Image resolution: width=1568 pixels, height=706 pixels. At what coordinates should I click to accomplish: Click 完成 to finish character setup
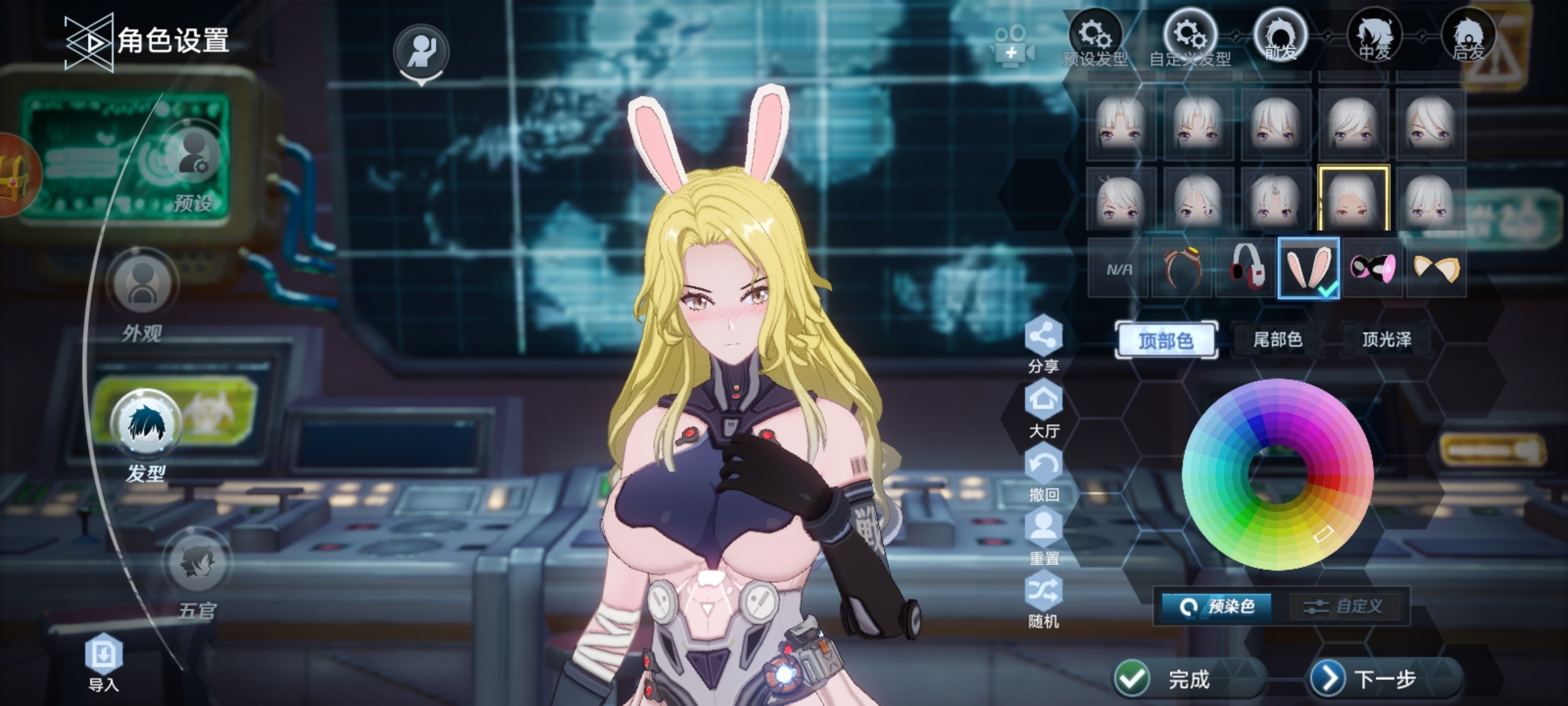click(1169, 679)
